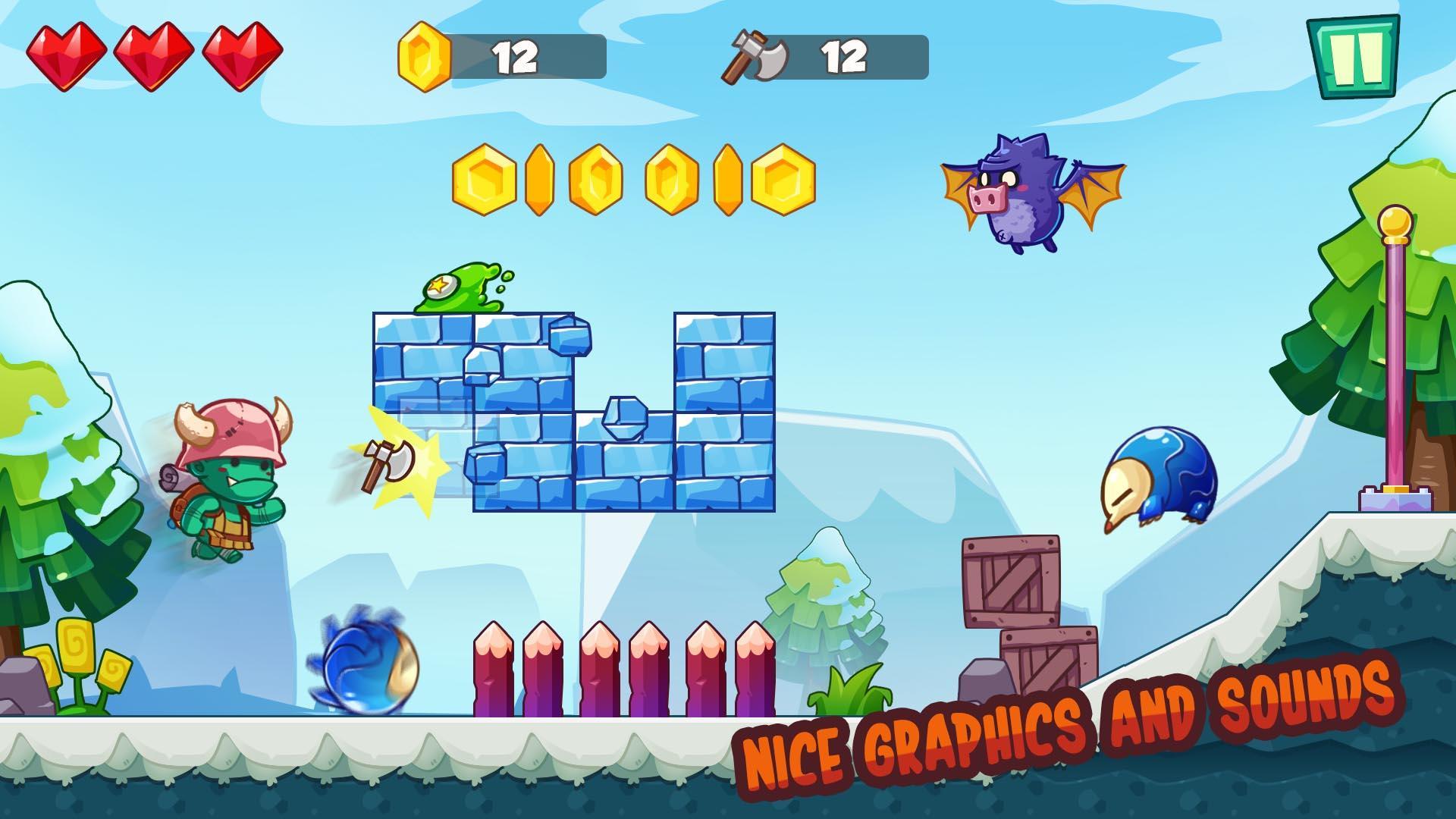Click the leftmost gold coin in the coin row
Viewport: 1456px width, 819px height.
click(x=483, y=178)
